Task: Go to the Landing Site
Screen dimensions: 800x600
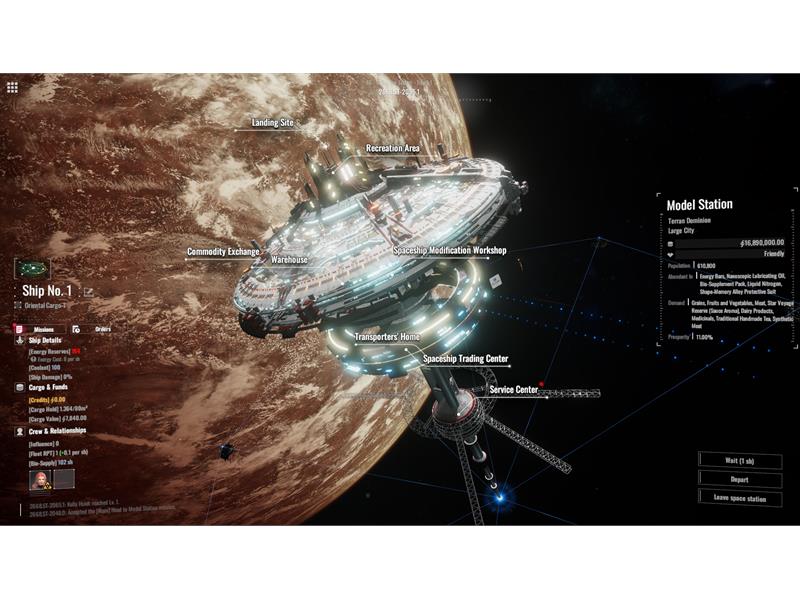Action: (272, 123)
